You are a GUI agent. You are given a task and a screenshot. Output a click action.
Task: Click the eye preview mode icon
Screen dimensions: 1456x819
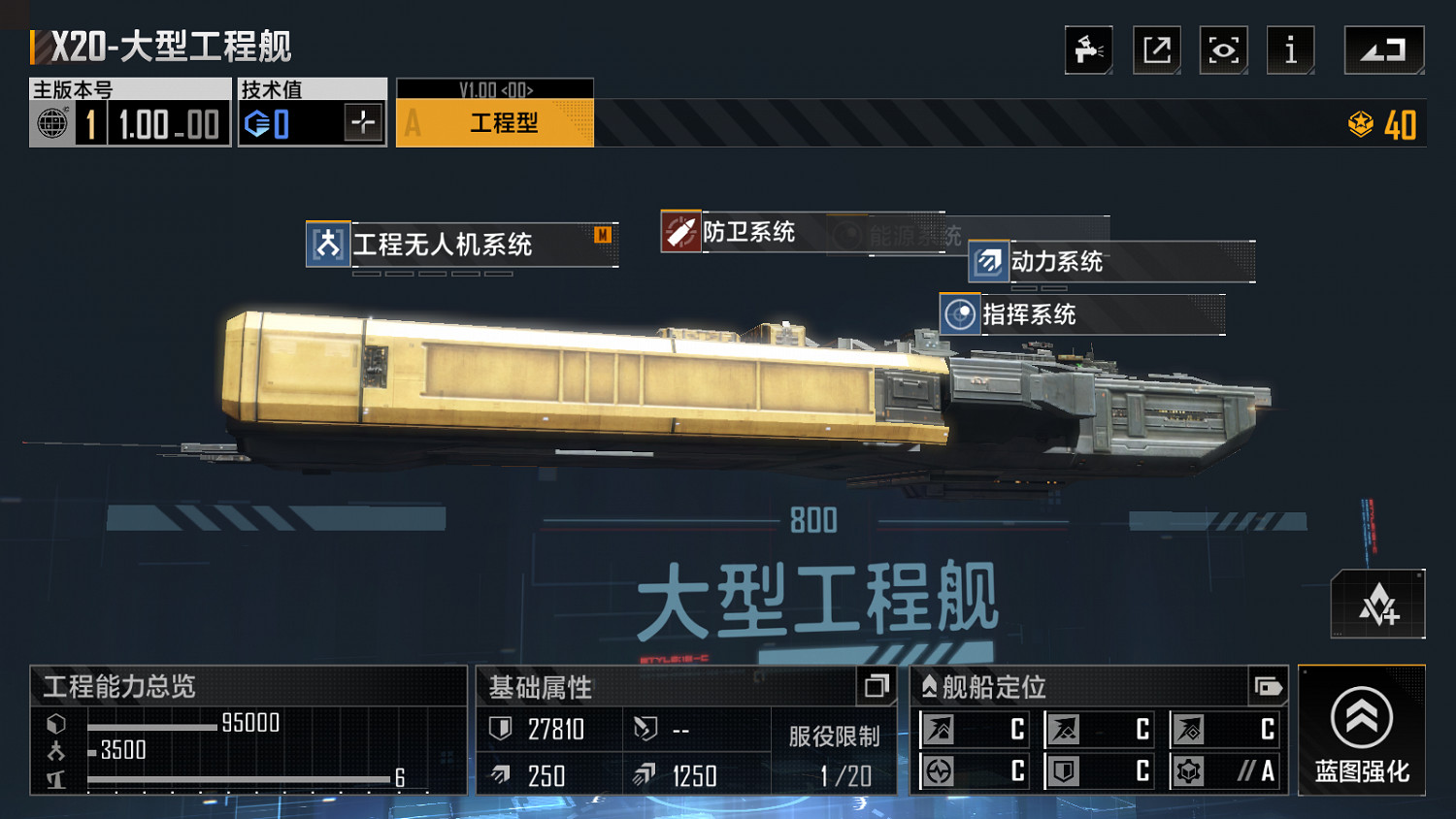coord(1223,50)
